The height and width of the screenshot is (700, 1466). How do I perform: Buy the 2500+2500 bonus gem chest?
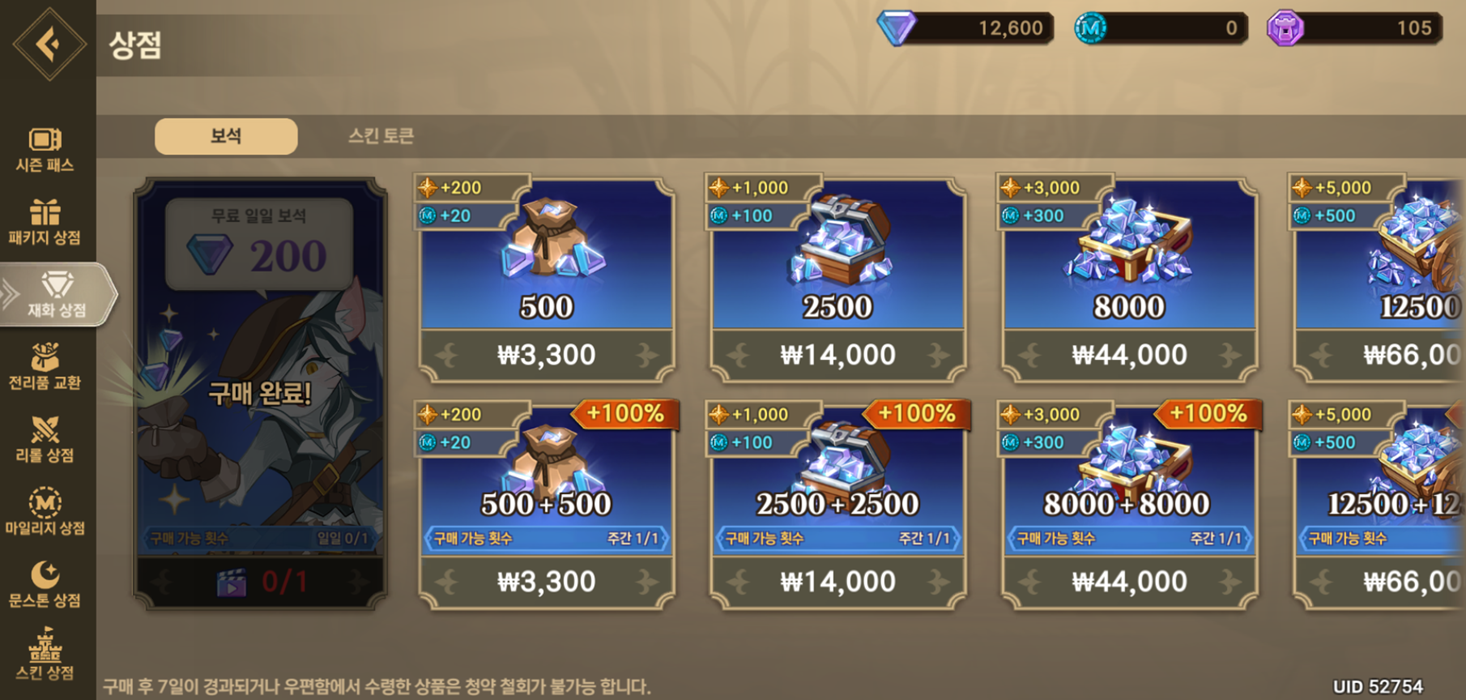(838, 507)
